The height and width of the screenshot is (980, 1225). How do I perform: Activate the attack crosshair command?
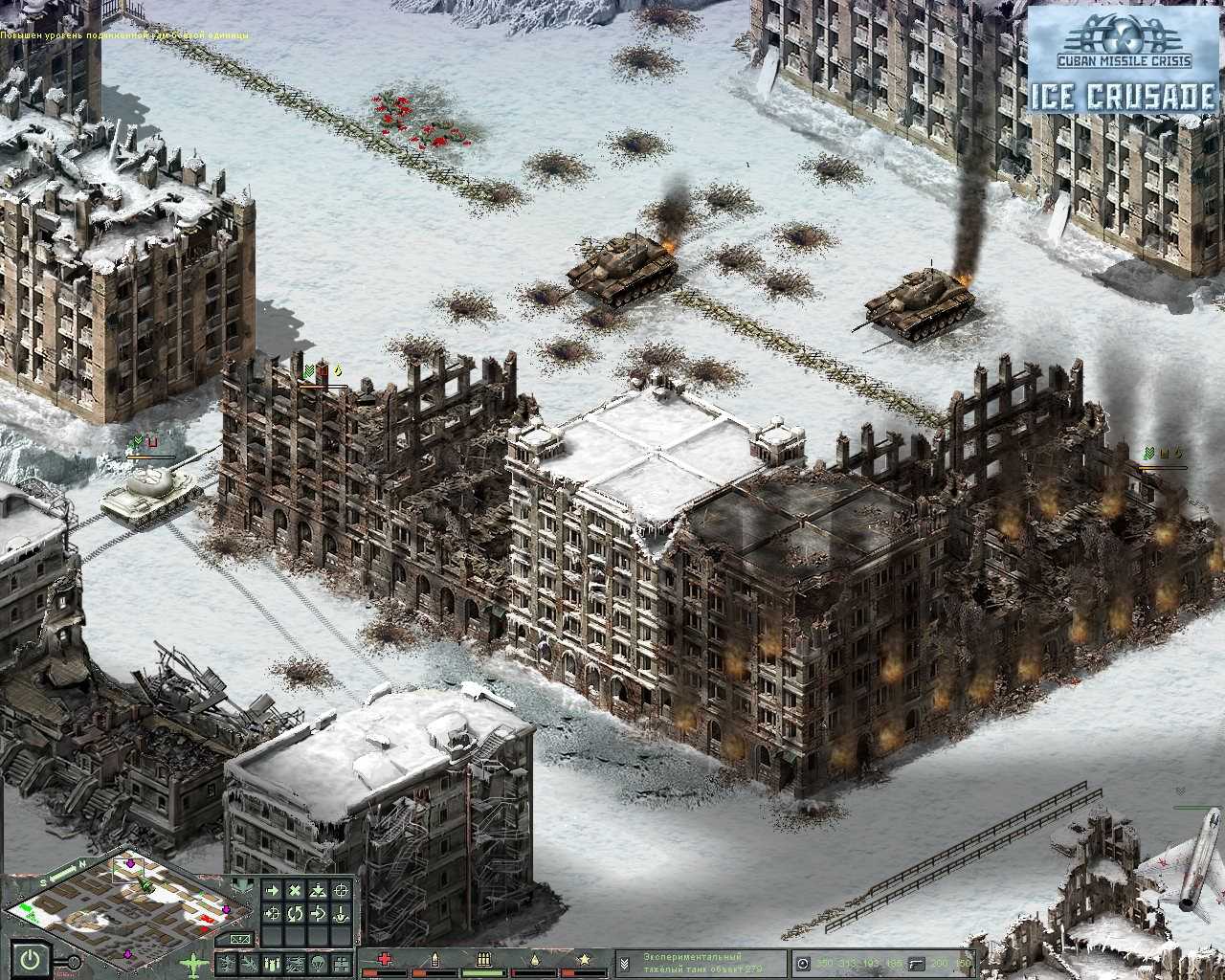[x=343, y=890]
